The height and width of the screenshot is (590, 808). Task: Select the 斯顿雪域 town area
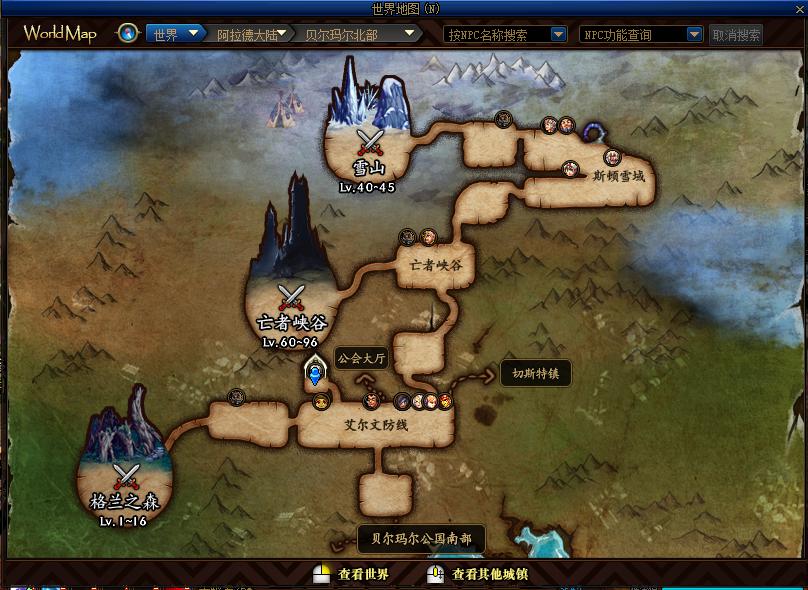point(618,176)
